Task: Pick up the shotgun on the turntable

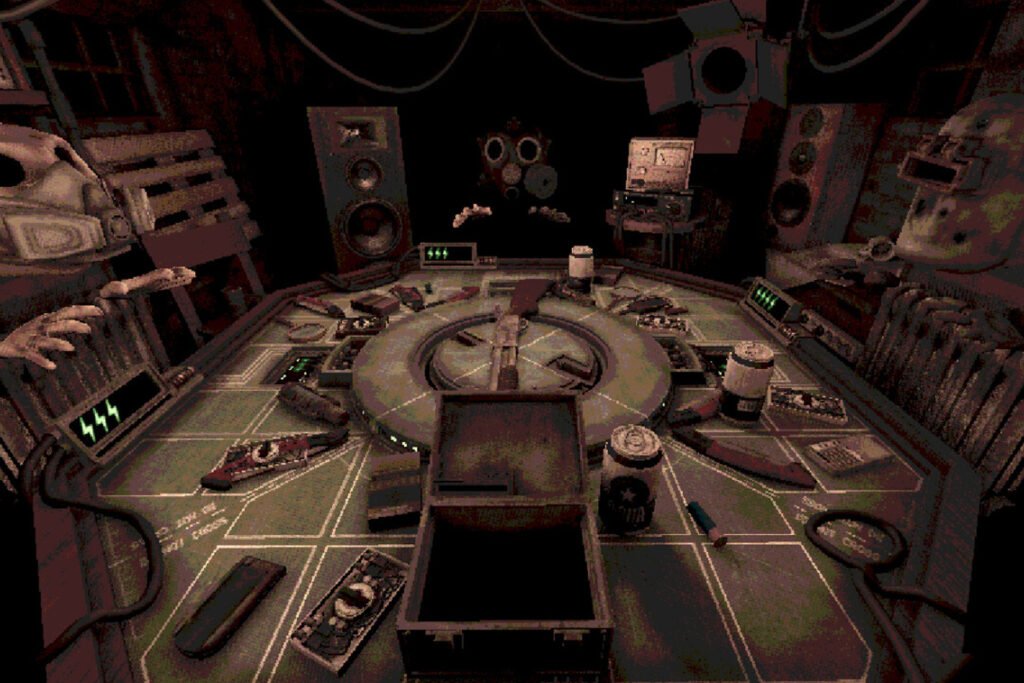Action: coord(508,345)
